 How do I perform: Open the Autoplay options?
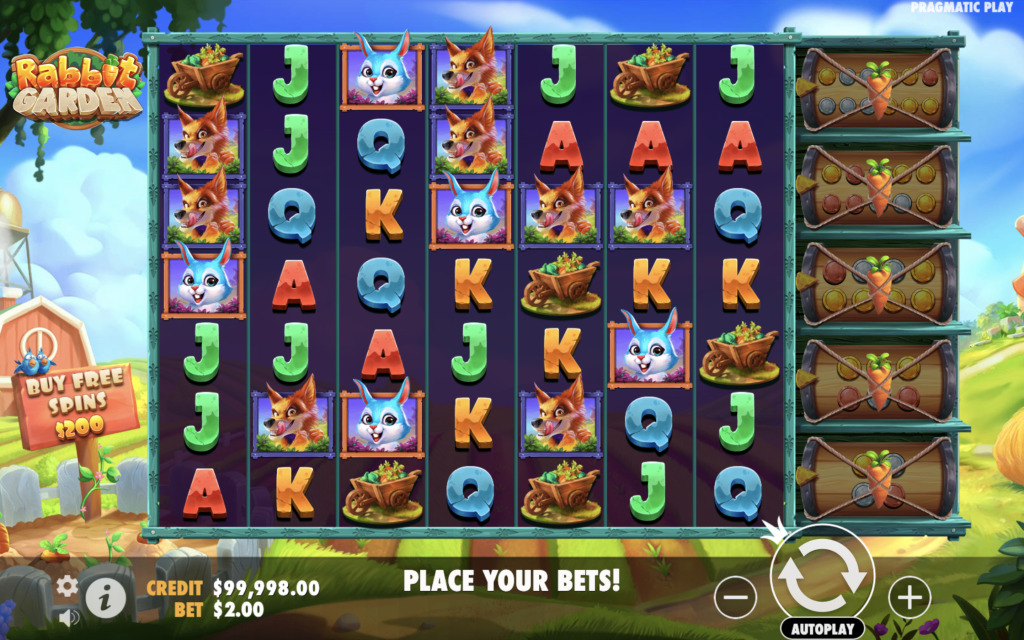[822, 629]
